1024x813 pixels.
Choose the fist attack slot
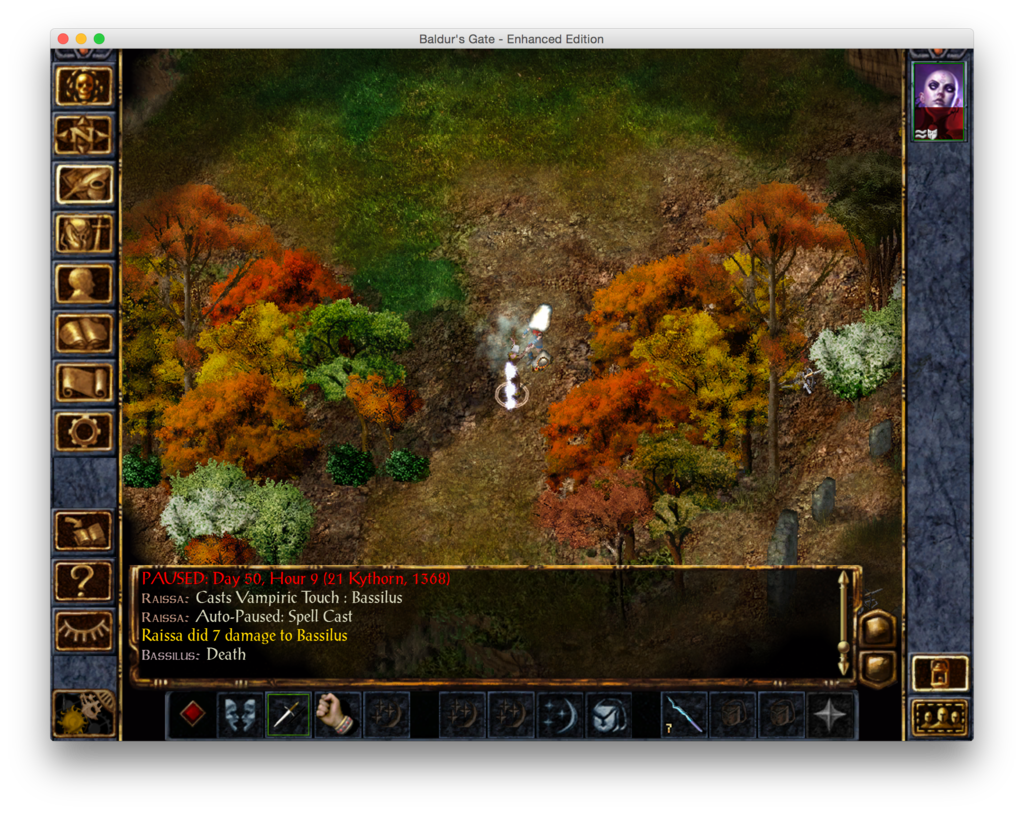(x=337, y=714)
